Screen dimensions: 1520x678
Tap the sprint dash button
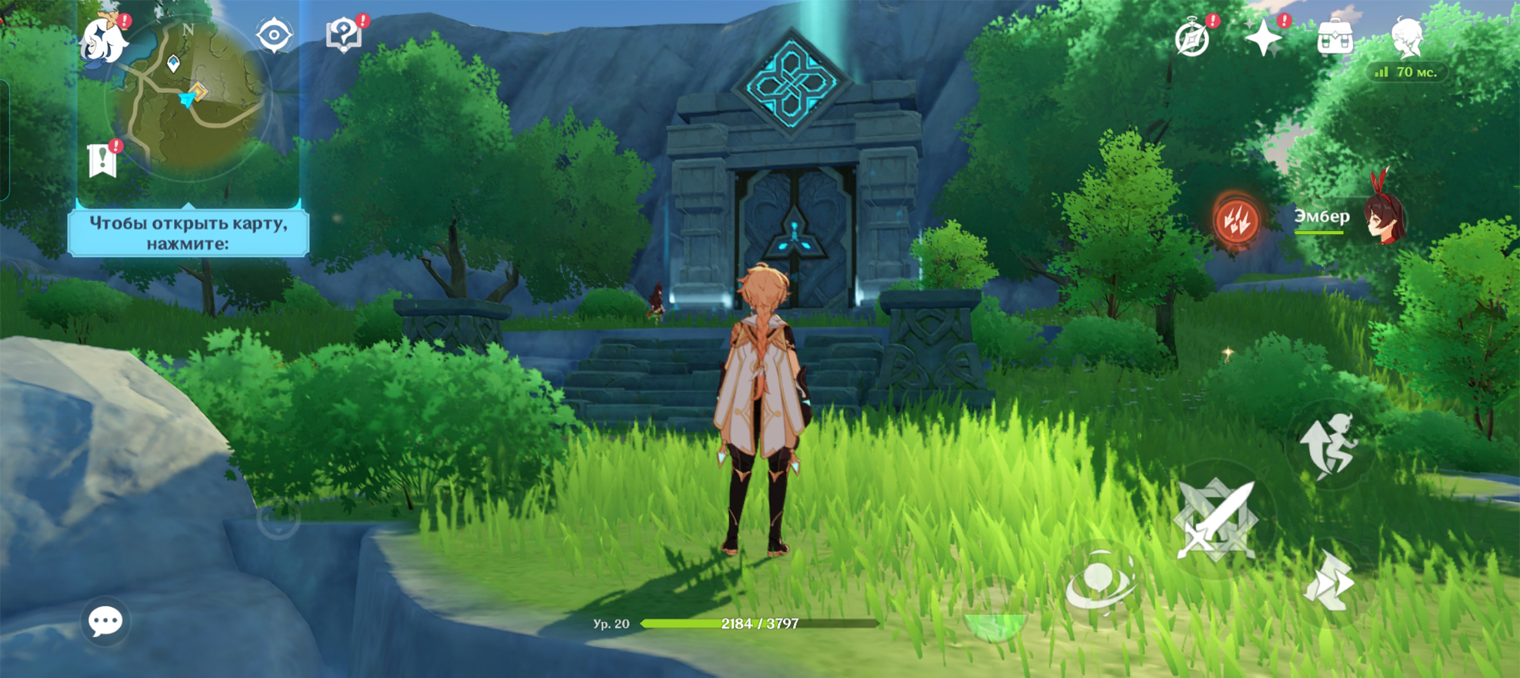(1329, 580)
